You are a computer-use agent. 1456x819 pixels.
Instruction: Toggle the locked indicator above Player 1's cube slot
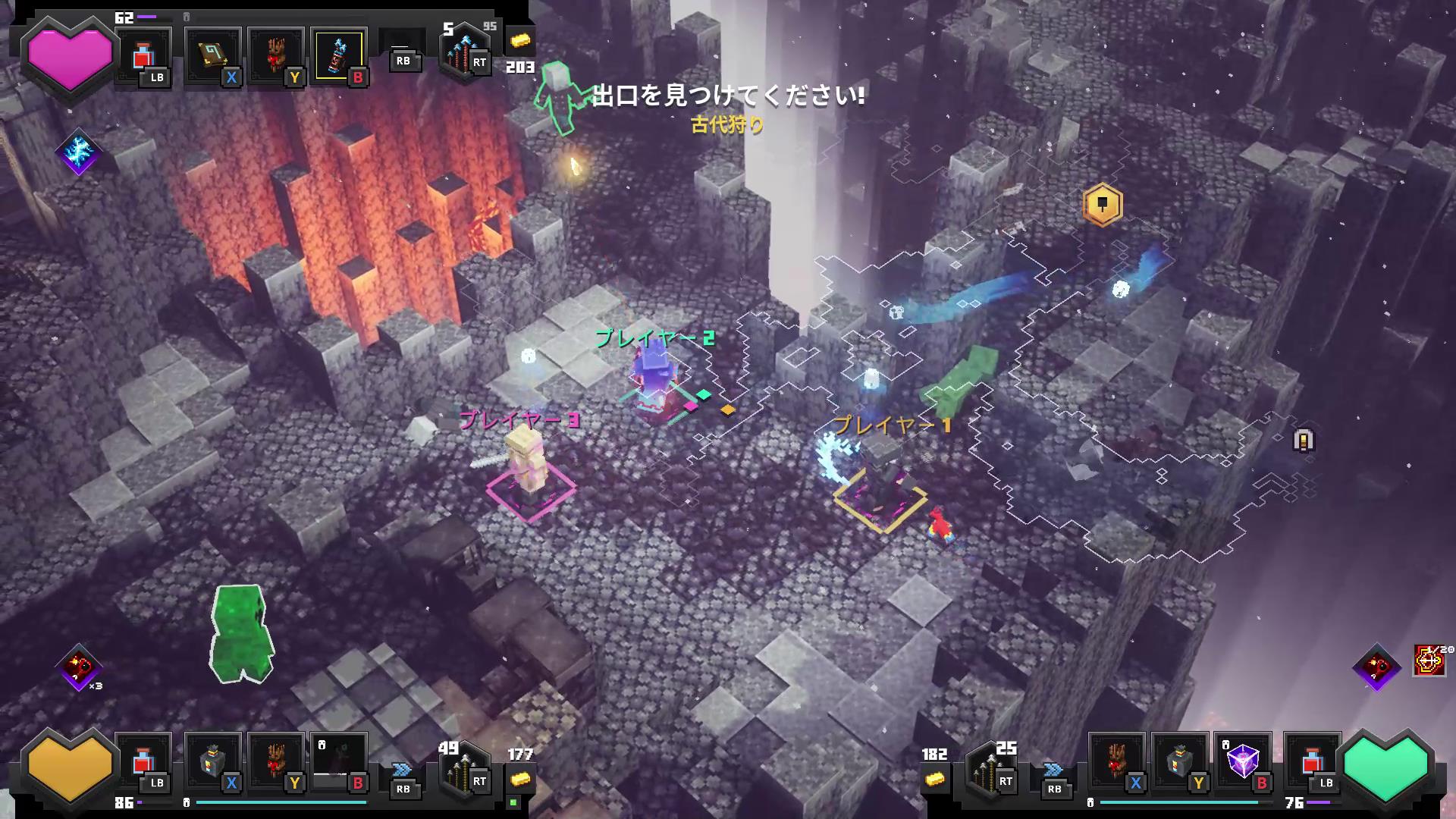pyautogui.click(x=1224, y=745)
